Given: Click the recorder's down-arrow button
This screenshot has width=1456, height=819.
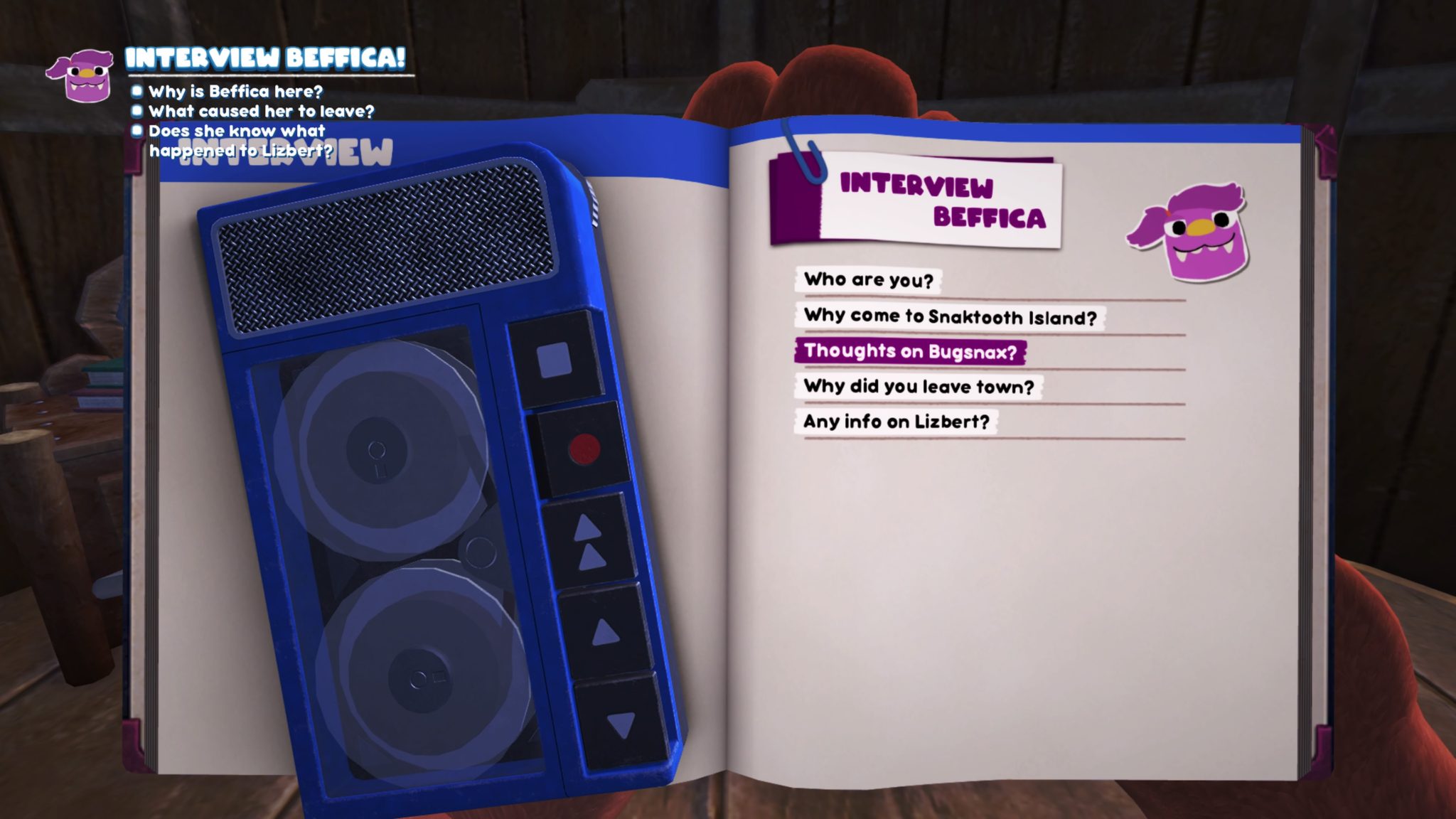Looking at the screenshot, I should pyautogui.click(x=621, y=725).
